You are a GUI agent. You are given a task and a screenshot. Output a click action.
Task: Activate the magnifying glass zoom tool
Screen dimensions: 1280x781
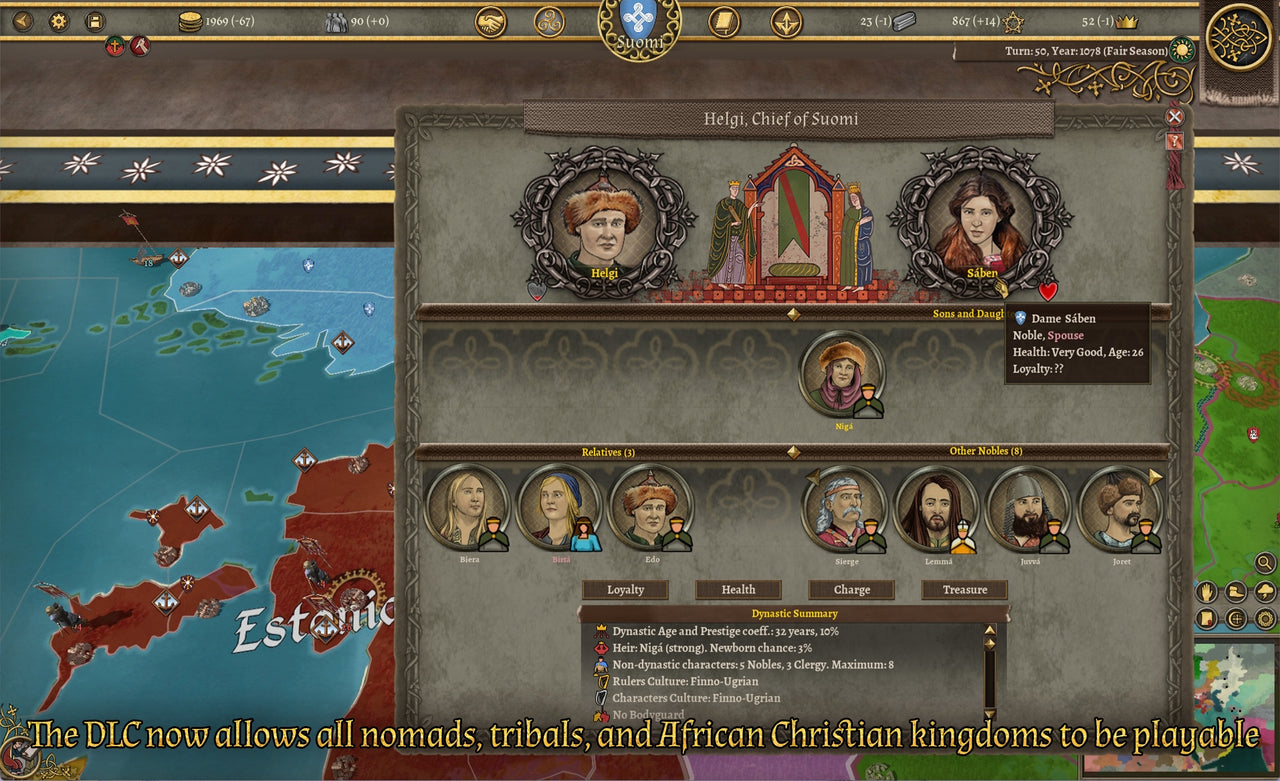click(1263, 562)
